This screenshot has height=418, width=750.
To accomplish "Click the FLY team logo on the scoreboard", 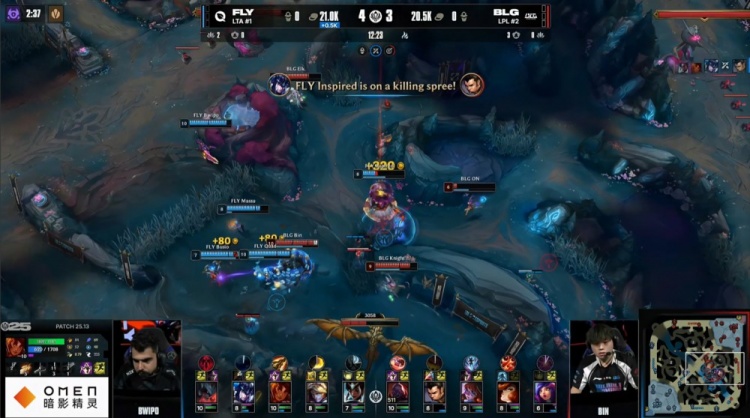I will [218, 16].
